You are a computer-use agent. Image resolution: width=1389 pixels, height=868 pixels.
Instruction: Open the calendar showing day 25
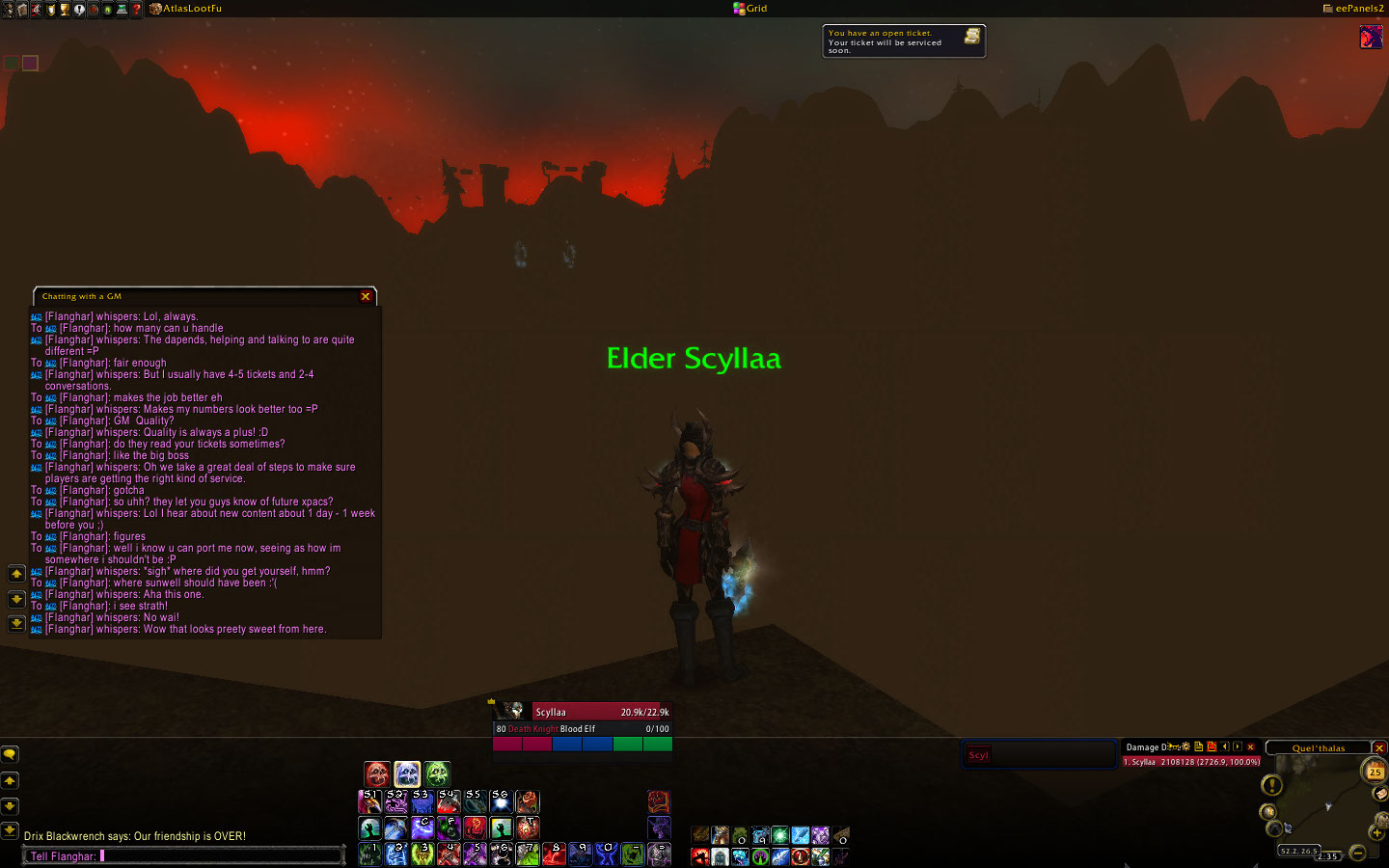(1374, 771)
